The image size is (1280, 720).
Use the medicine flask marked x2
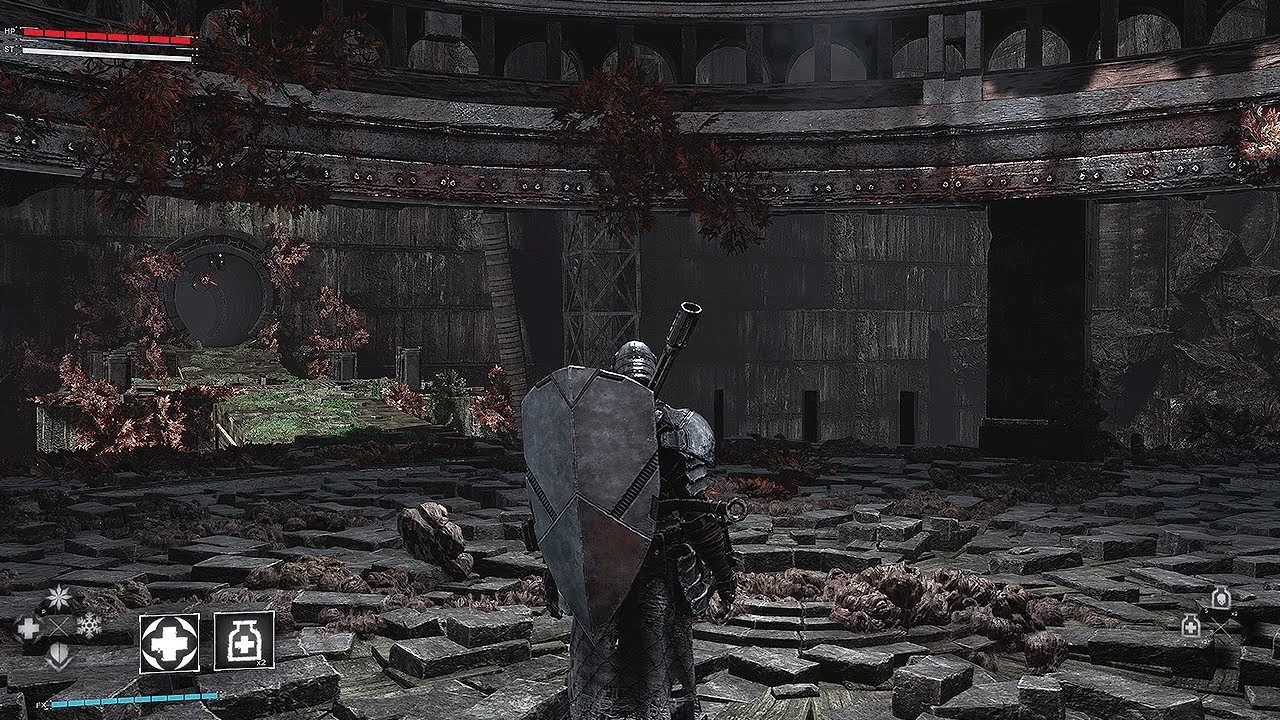pyautogui.click(x=244, y=641)
